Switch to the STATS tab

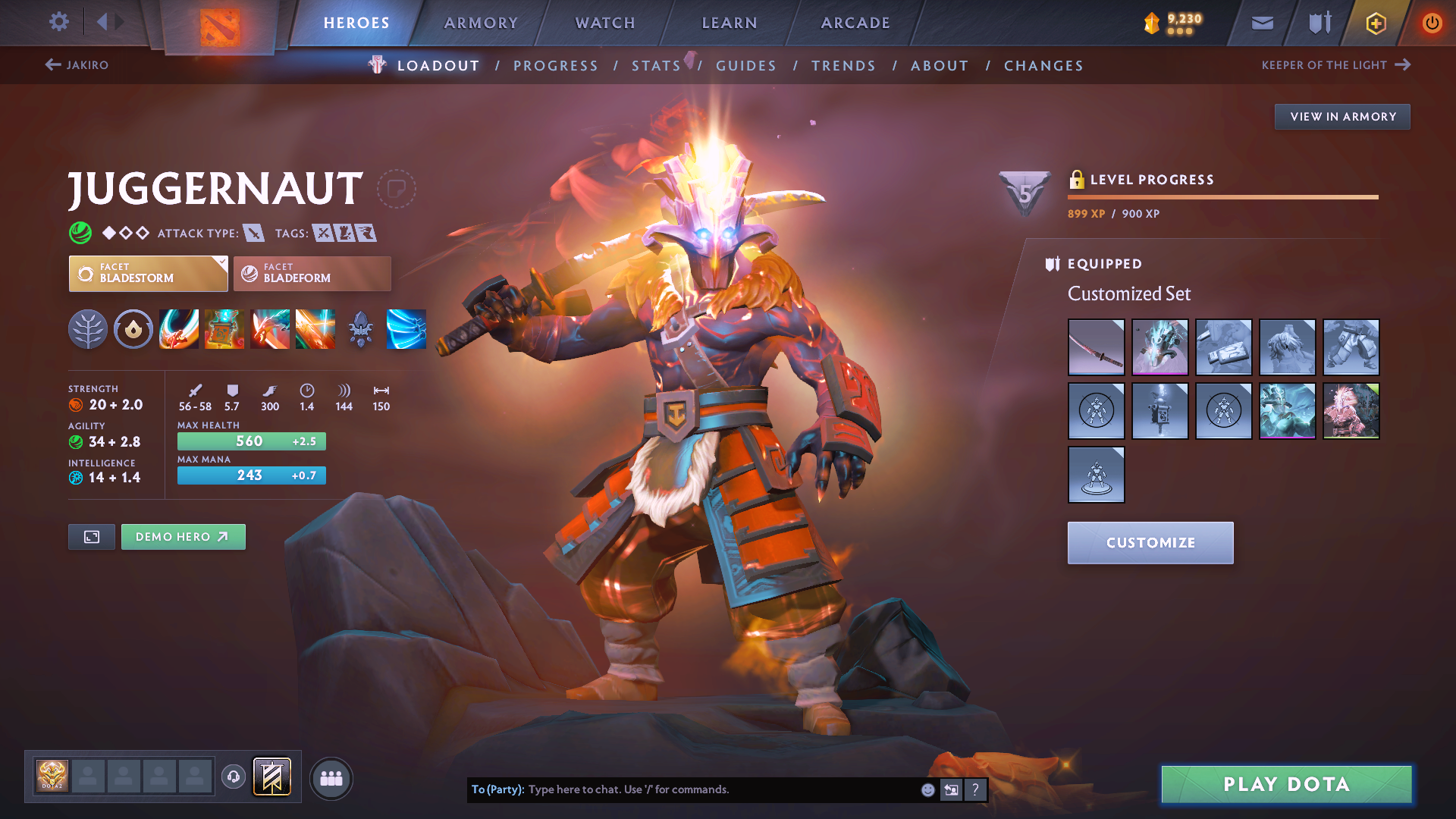point(655,65)
